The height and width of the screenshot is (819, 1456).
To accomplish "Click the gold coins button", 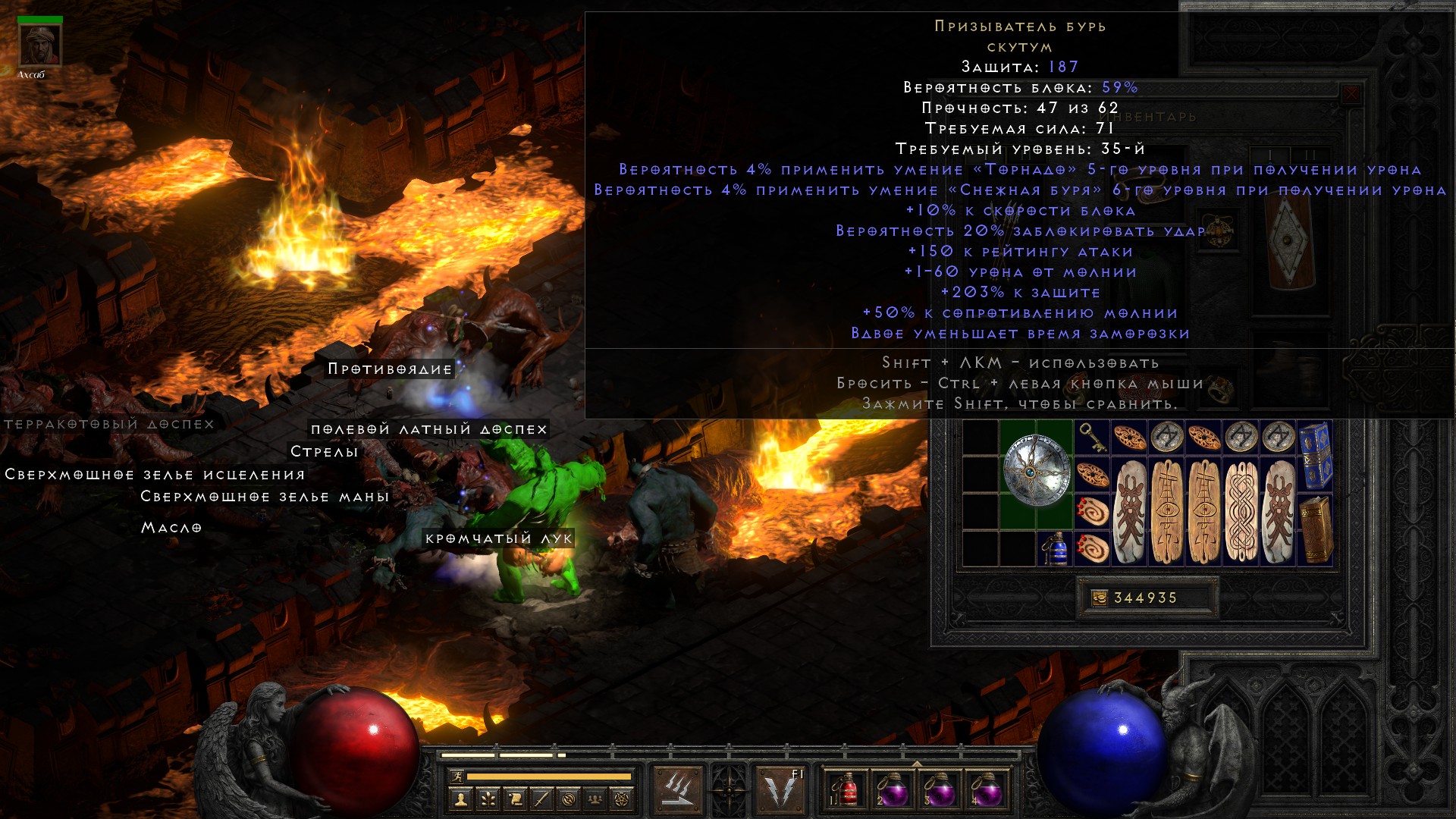I will tap(1099, 598).
